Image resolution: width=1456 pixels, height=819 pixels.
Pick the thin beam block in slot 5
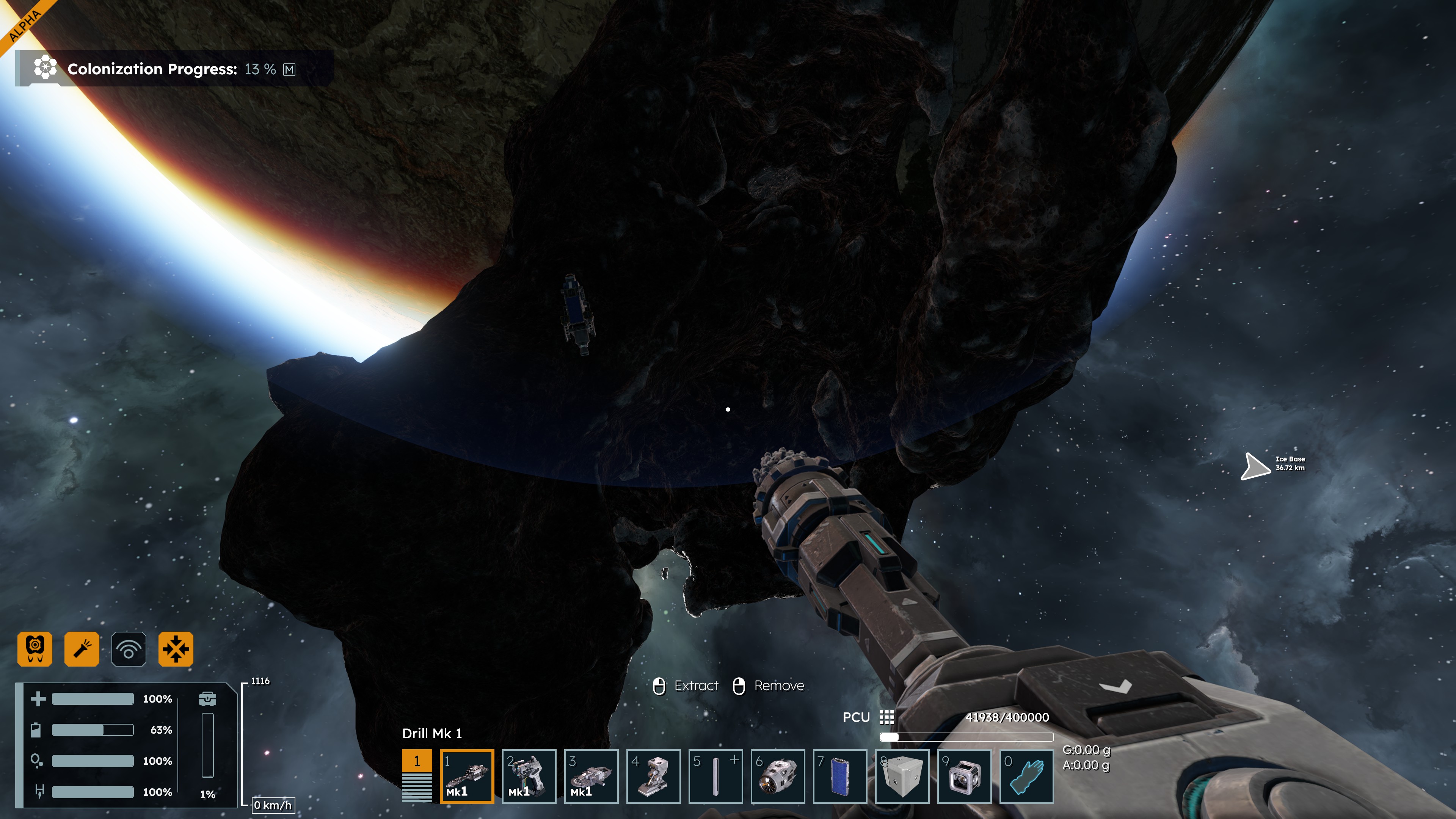715,775
